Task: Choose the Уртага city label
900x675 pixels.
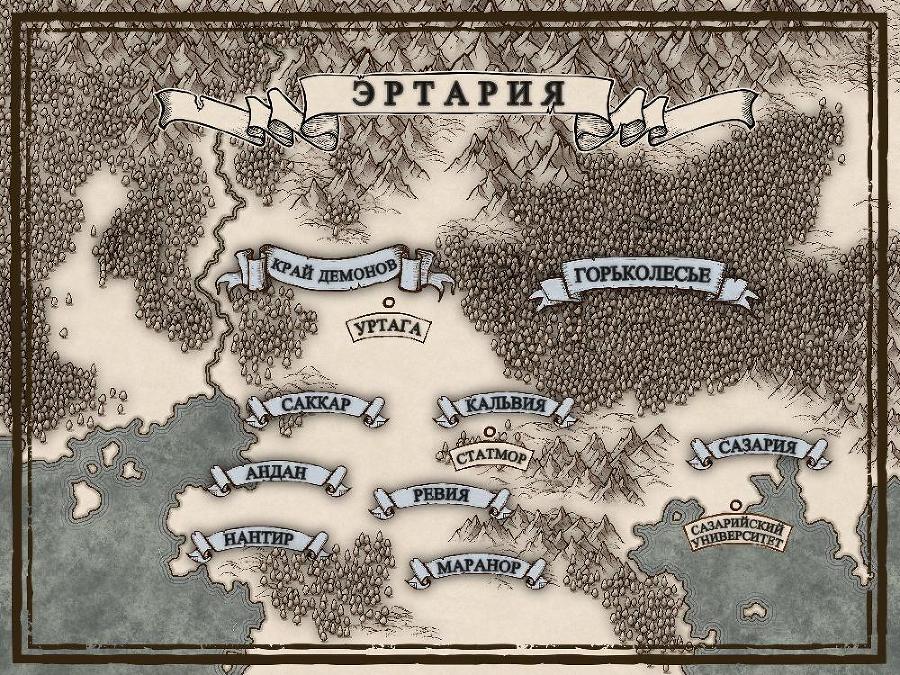Action: [383, 327]
